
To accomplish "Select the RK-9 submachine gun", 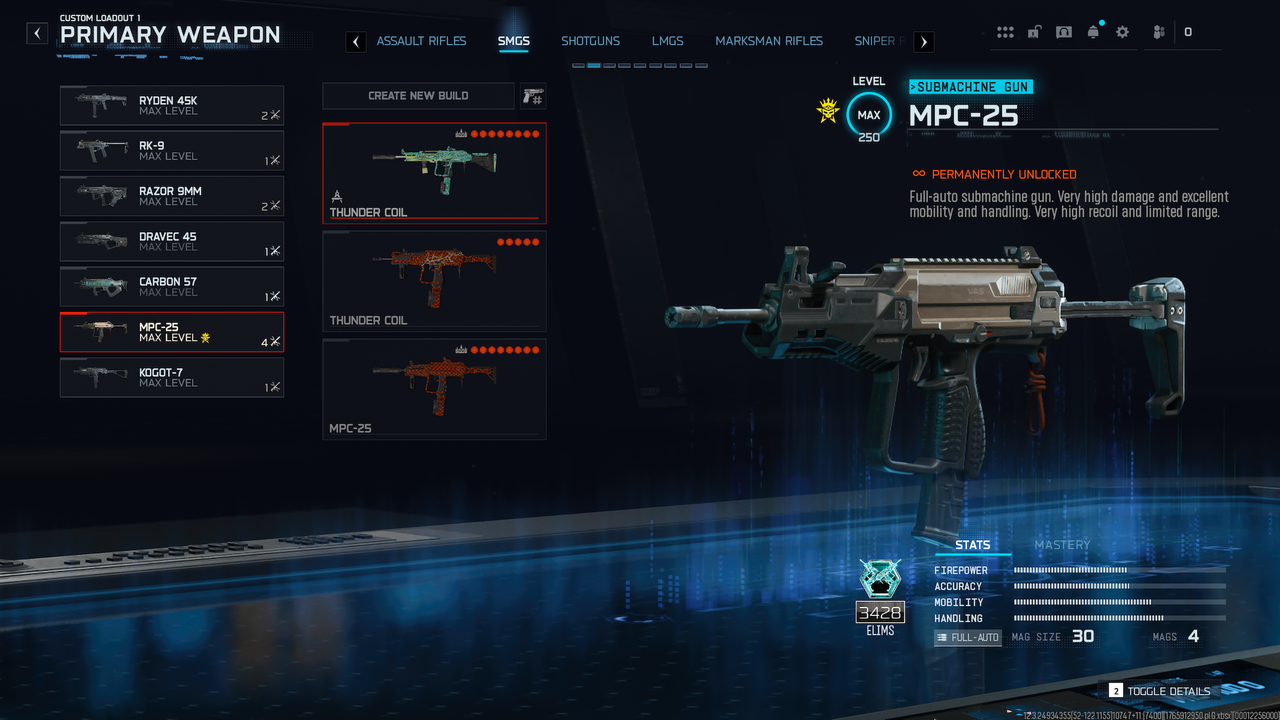I will (x=171, y=150).
